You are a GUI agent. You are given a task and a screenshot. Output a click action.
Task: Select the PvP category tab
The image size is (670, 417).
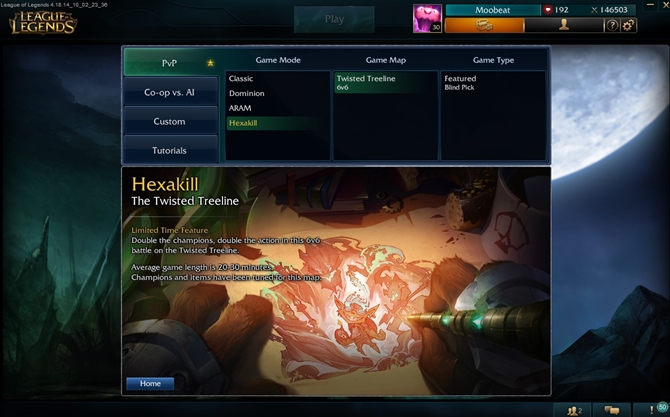pos(170,62)
